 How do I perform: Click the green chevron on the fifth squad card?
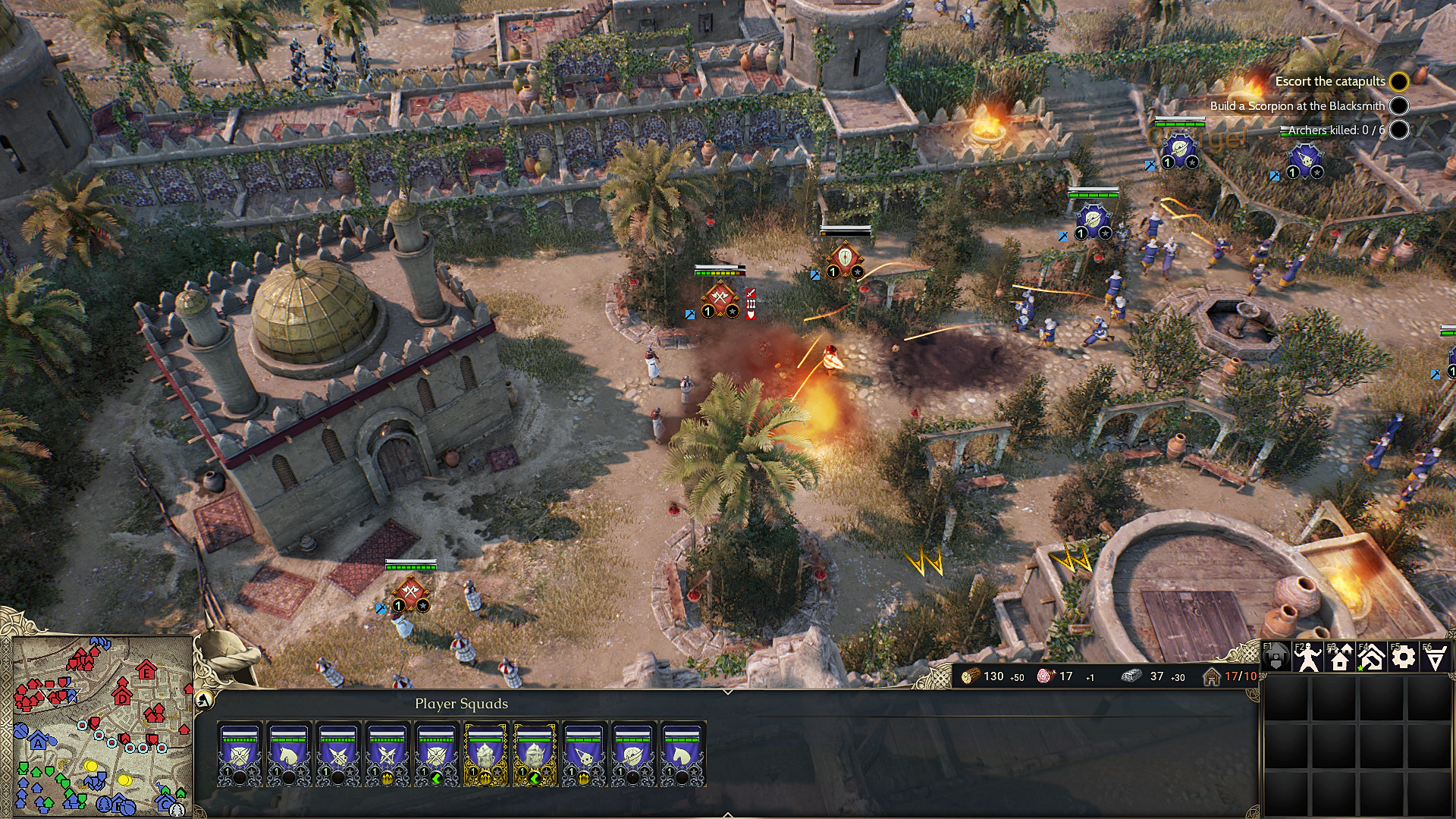(438, 778)
